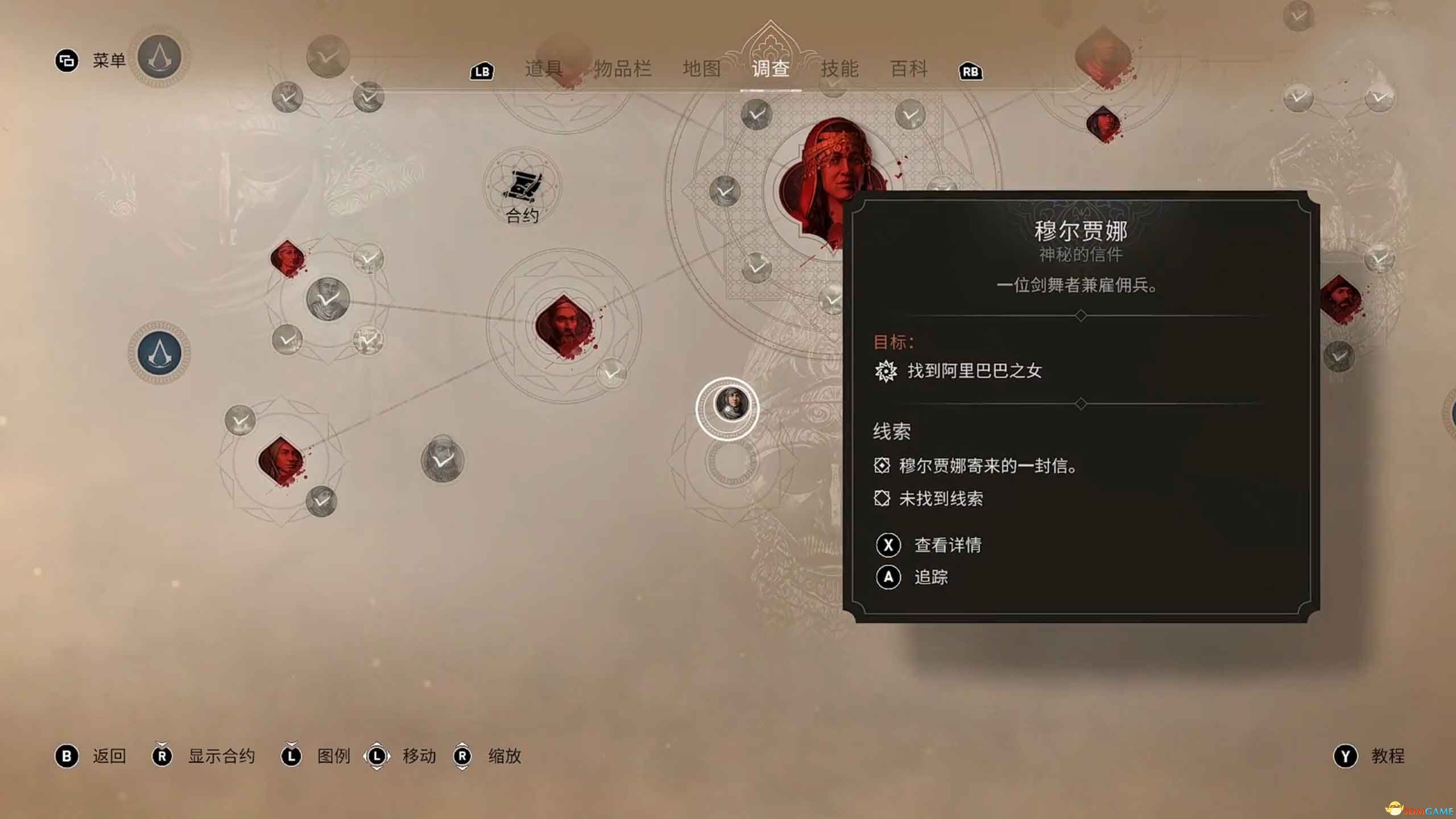Open the 技能 (skills) tab
Image resolution: width=1456 pixels, height=819 pixels.
click(841, 69)
